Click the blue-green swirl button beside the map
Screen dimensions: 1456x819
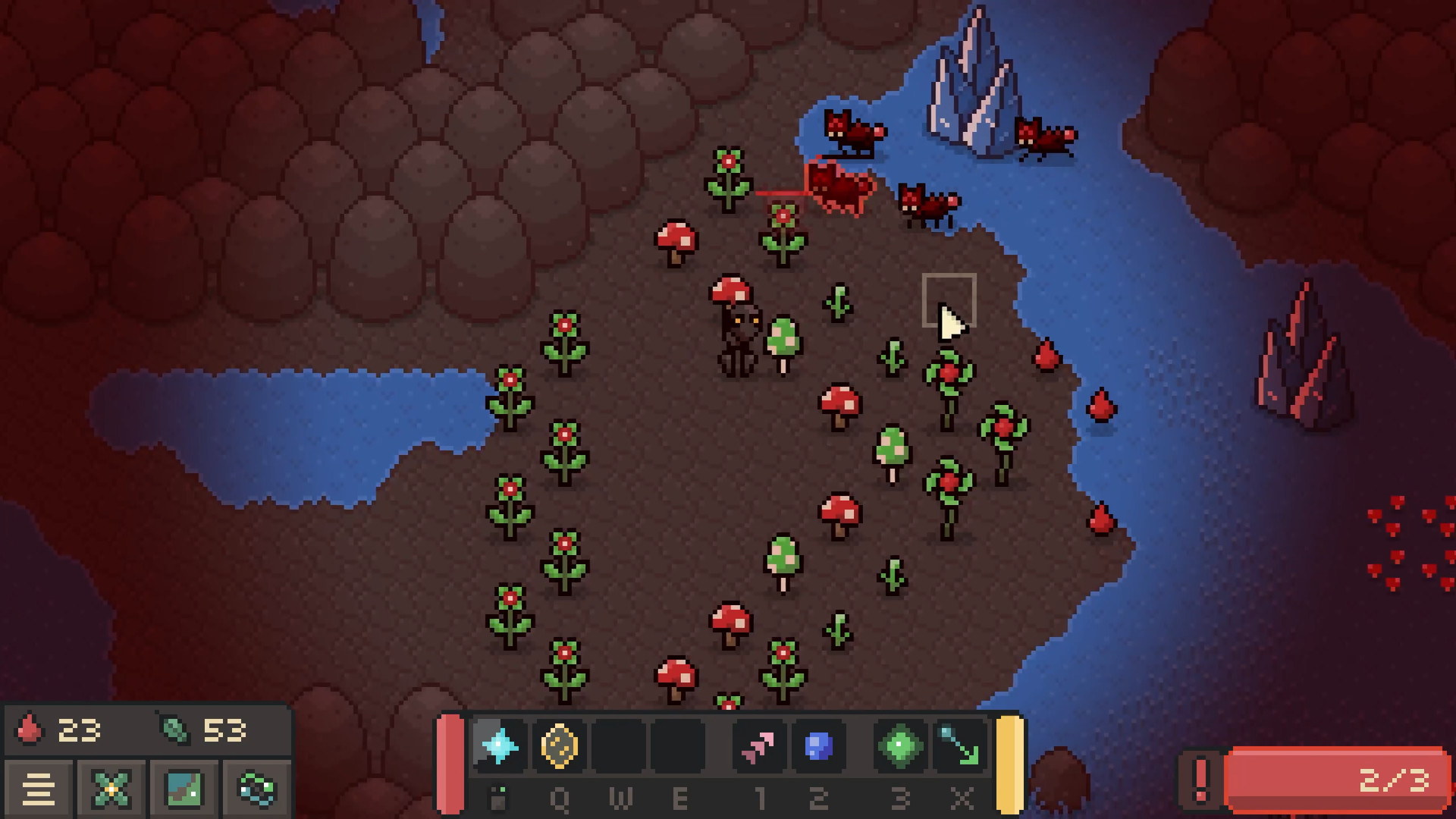[254, 789]
